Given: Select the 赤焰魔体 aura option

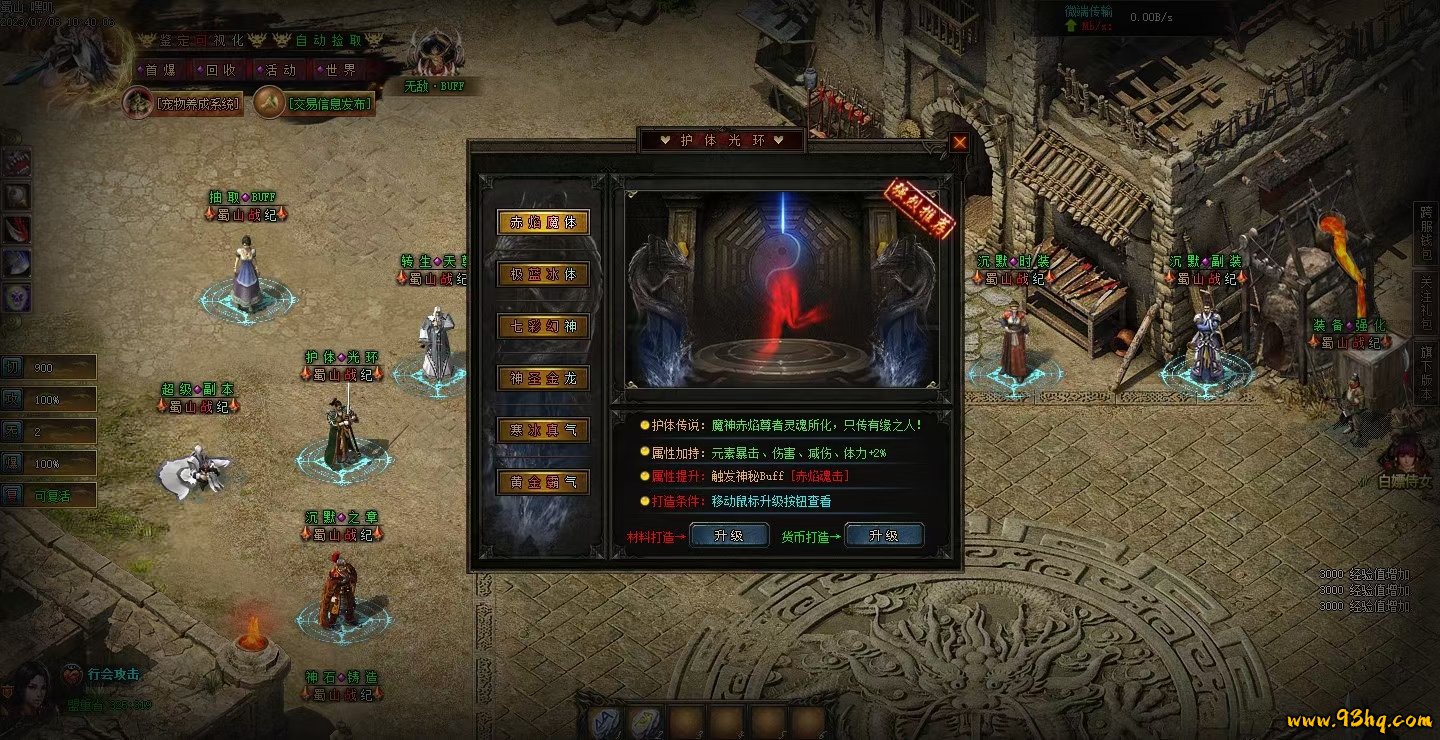Looking at the screenshot, I should pyautogui.click(x=543, y=222).
